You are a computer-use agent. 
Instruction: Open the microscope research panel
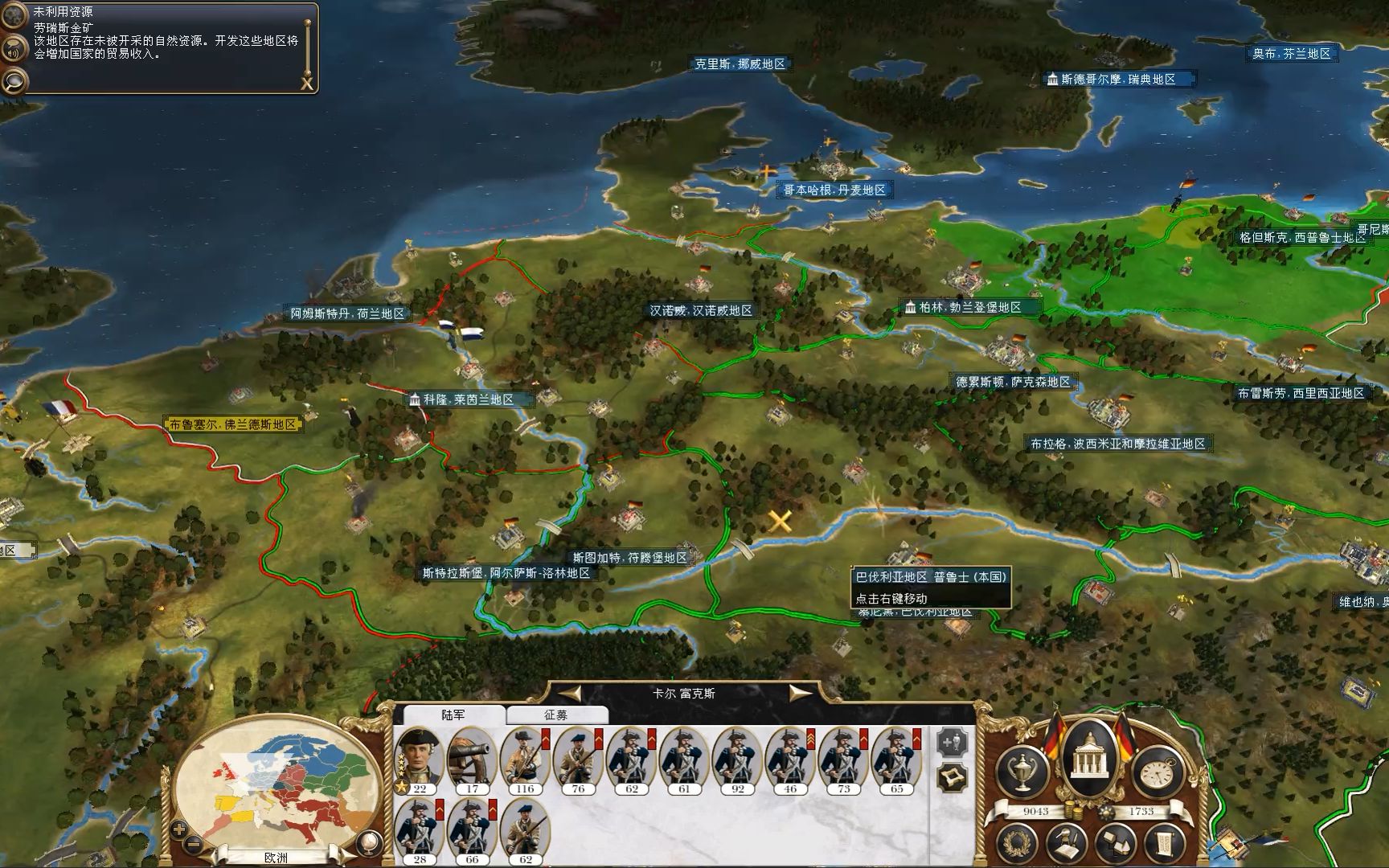(1067, 844)
